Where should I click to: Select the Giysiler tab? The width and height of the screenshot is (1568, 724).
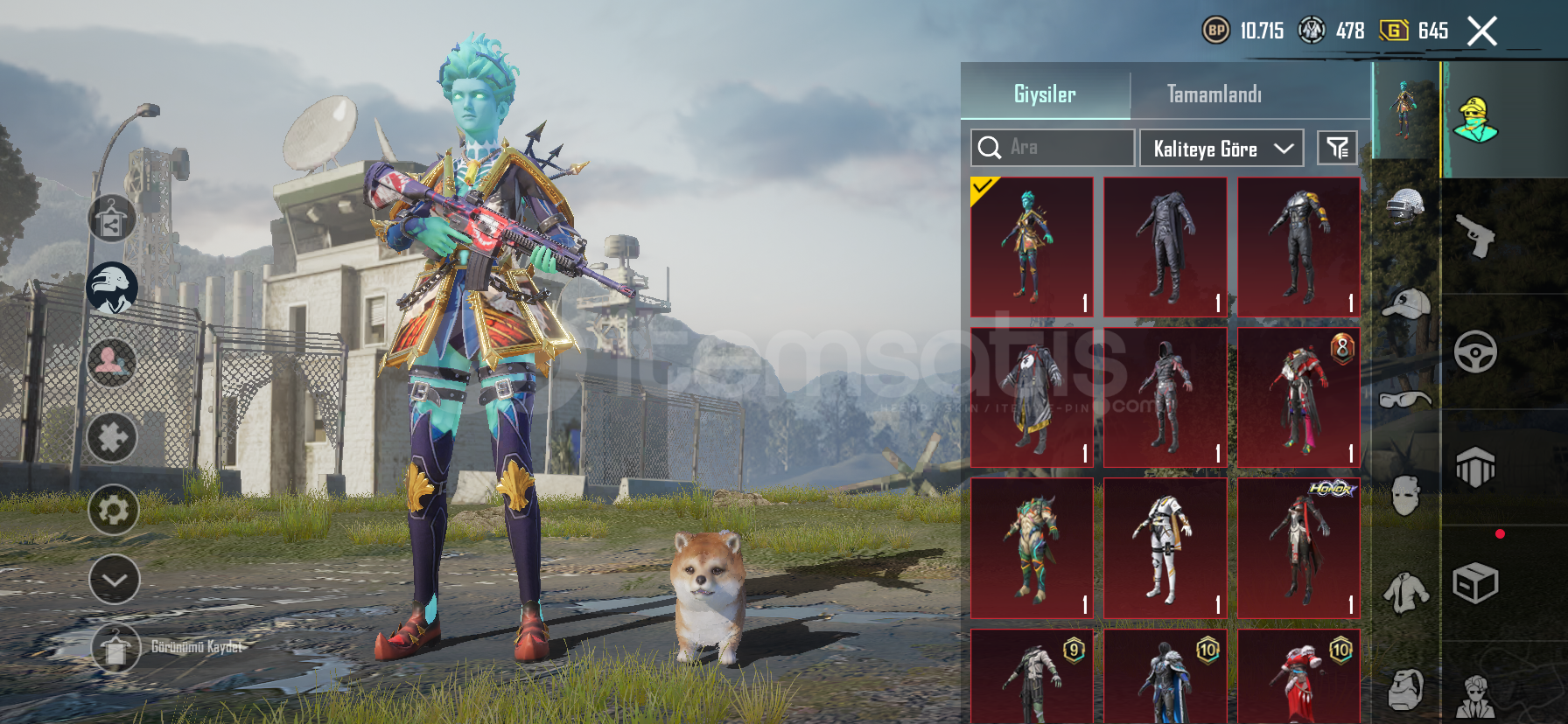point(1045,94)
